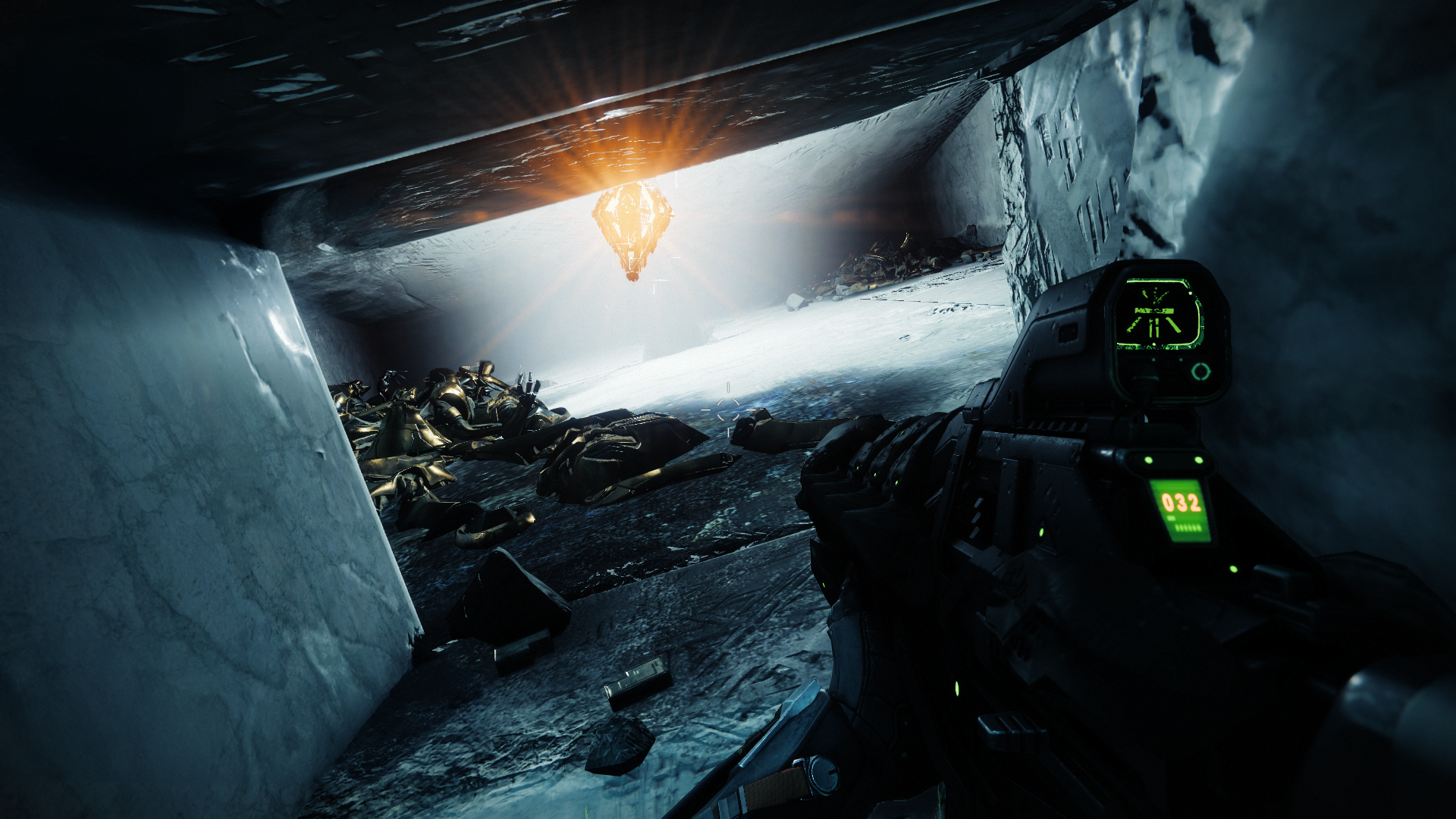The height and width of the screenshot is (819, 1456).
Task: Click the pair of green lights below the sight mount
Action: click(x=1173, y=460)
